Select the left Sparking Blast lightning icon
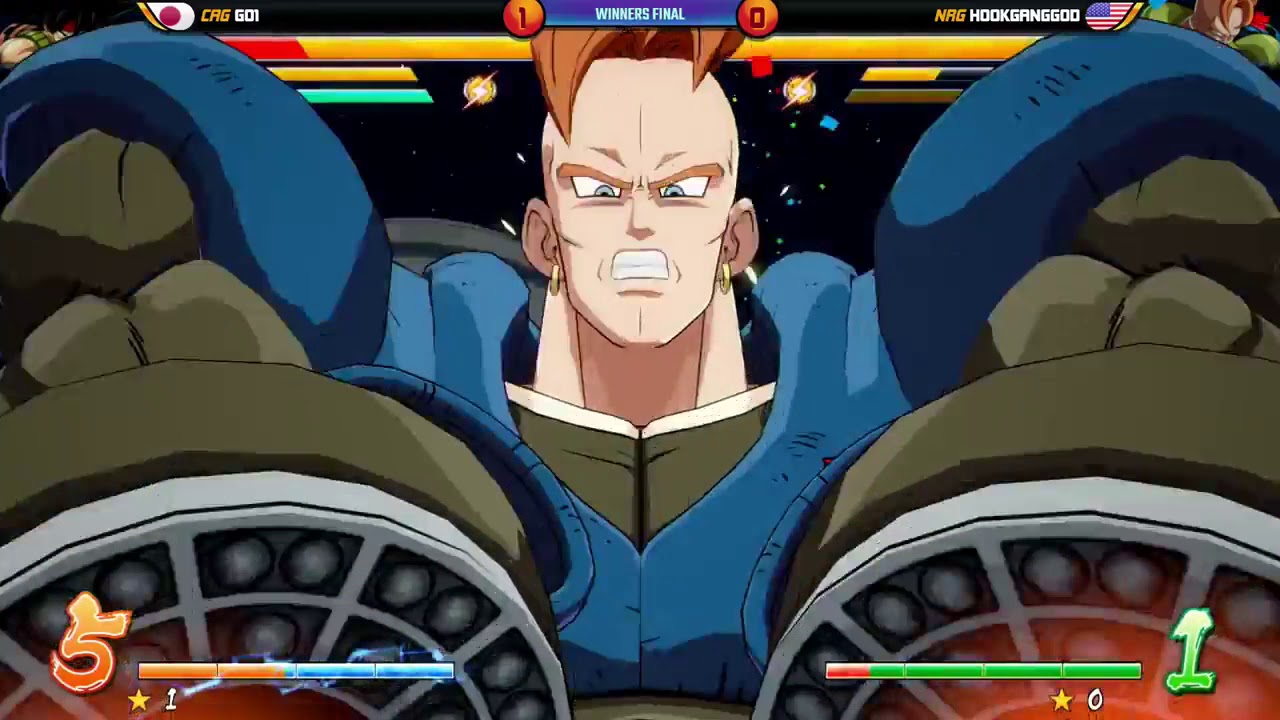 pos(478,89)
